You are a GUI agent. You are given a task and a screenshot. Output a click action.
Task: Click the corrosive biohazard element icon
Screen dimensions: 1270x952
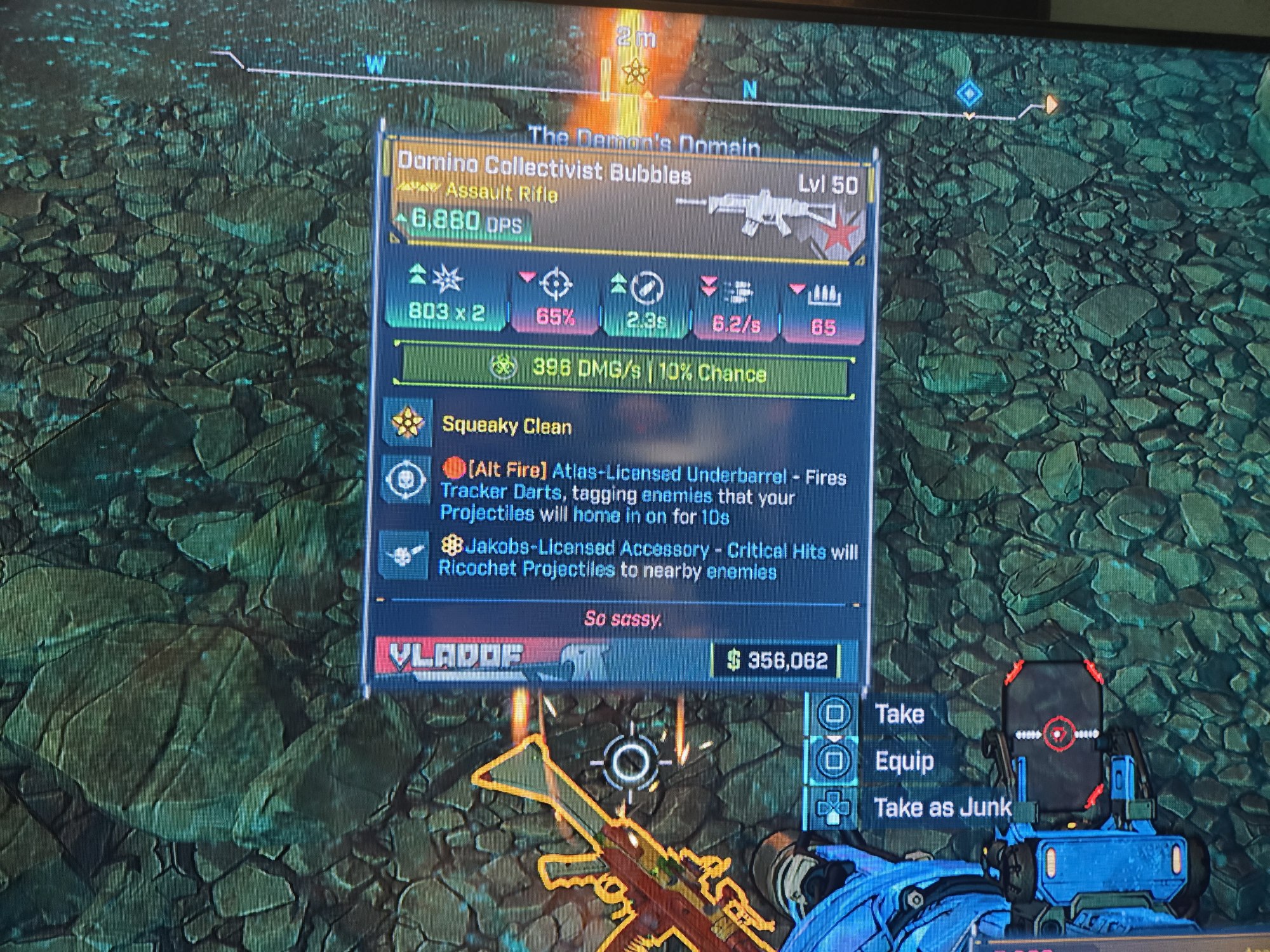(x=504, y=367)
